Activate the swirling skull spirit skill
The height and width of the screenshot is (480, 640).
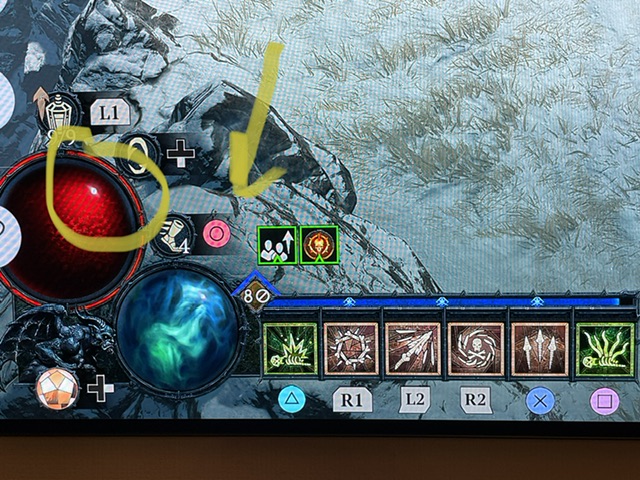[476, 349]
